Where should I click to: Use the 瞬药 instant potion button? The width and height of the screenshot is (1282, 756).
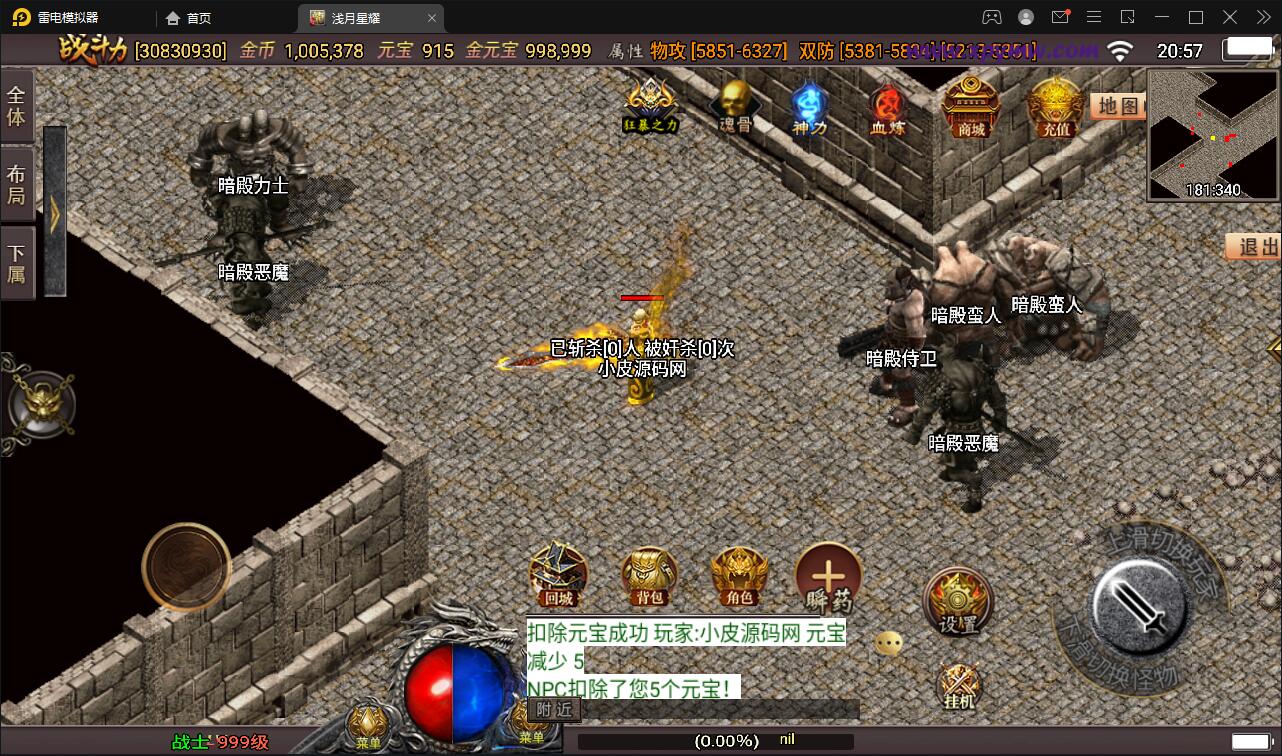[828, 578]
